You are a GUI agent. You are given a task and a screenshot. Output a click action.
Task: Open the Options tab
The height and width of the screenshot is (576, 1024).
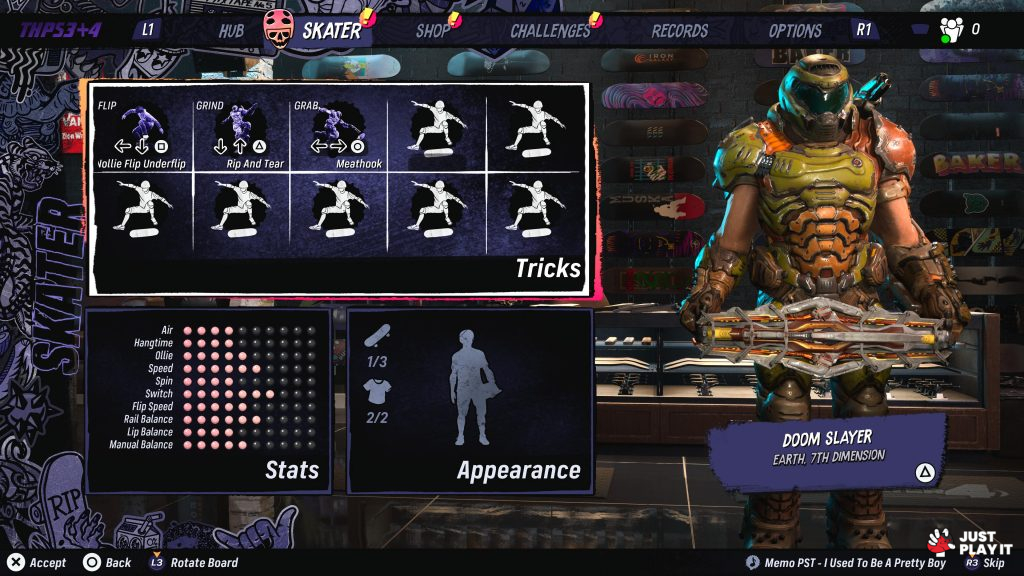click(x=795, y=30)
